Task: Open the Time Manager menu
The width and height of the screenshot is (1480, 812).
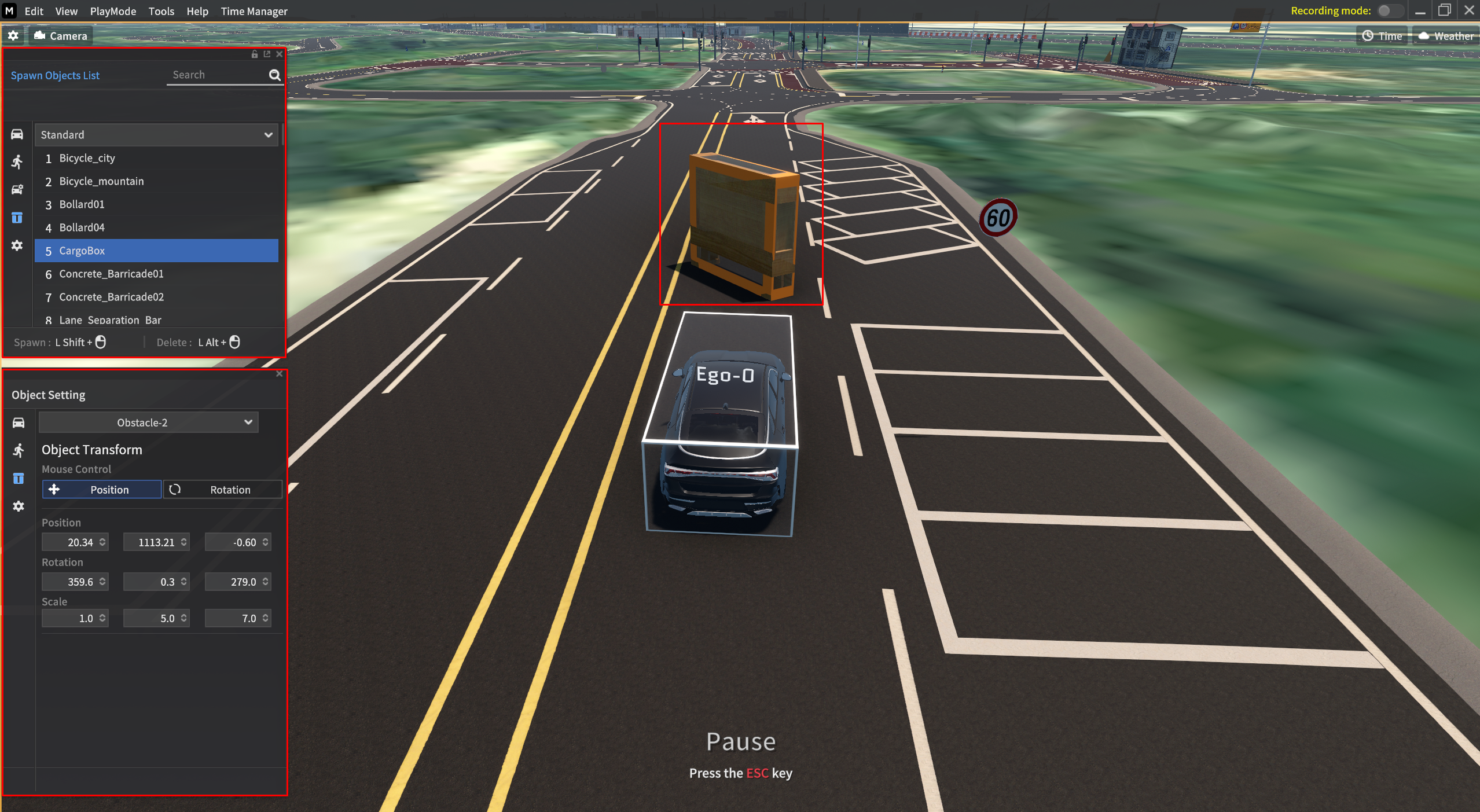Action: pos(254,11)
